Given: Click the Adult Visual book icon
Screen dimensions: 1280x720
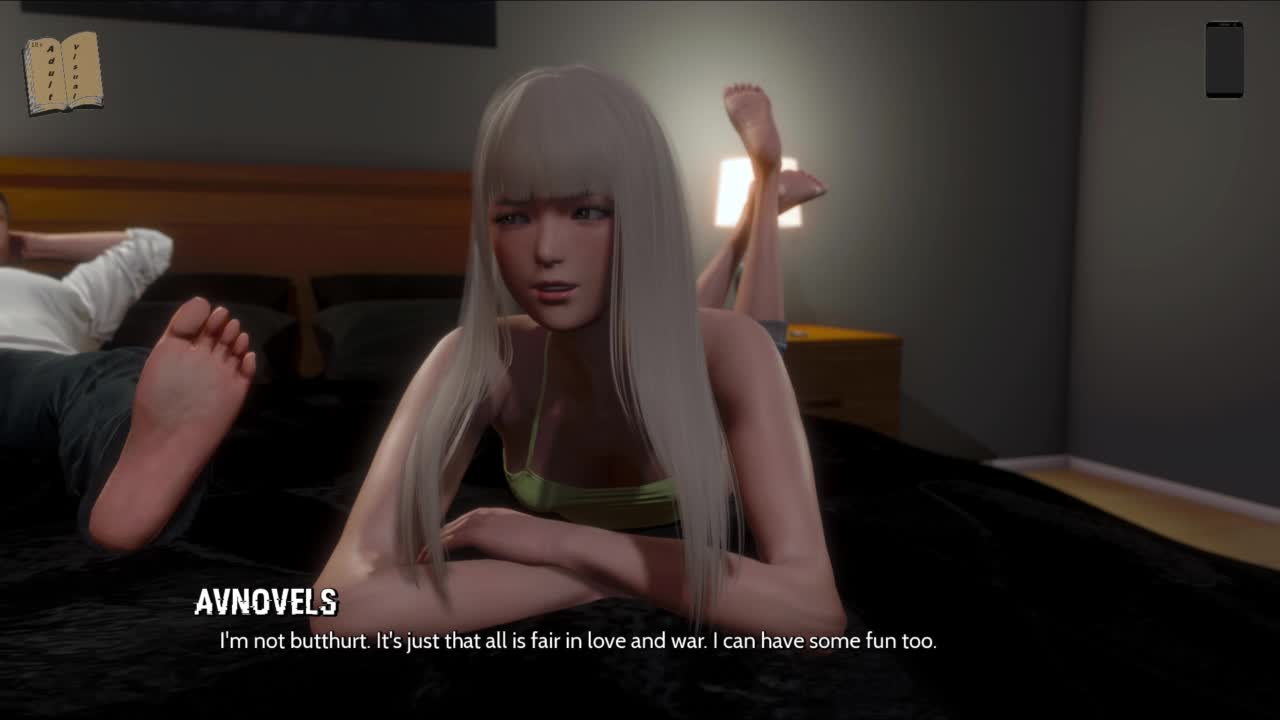Looking at the screenshot, I should pos(63,73).
